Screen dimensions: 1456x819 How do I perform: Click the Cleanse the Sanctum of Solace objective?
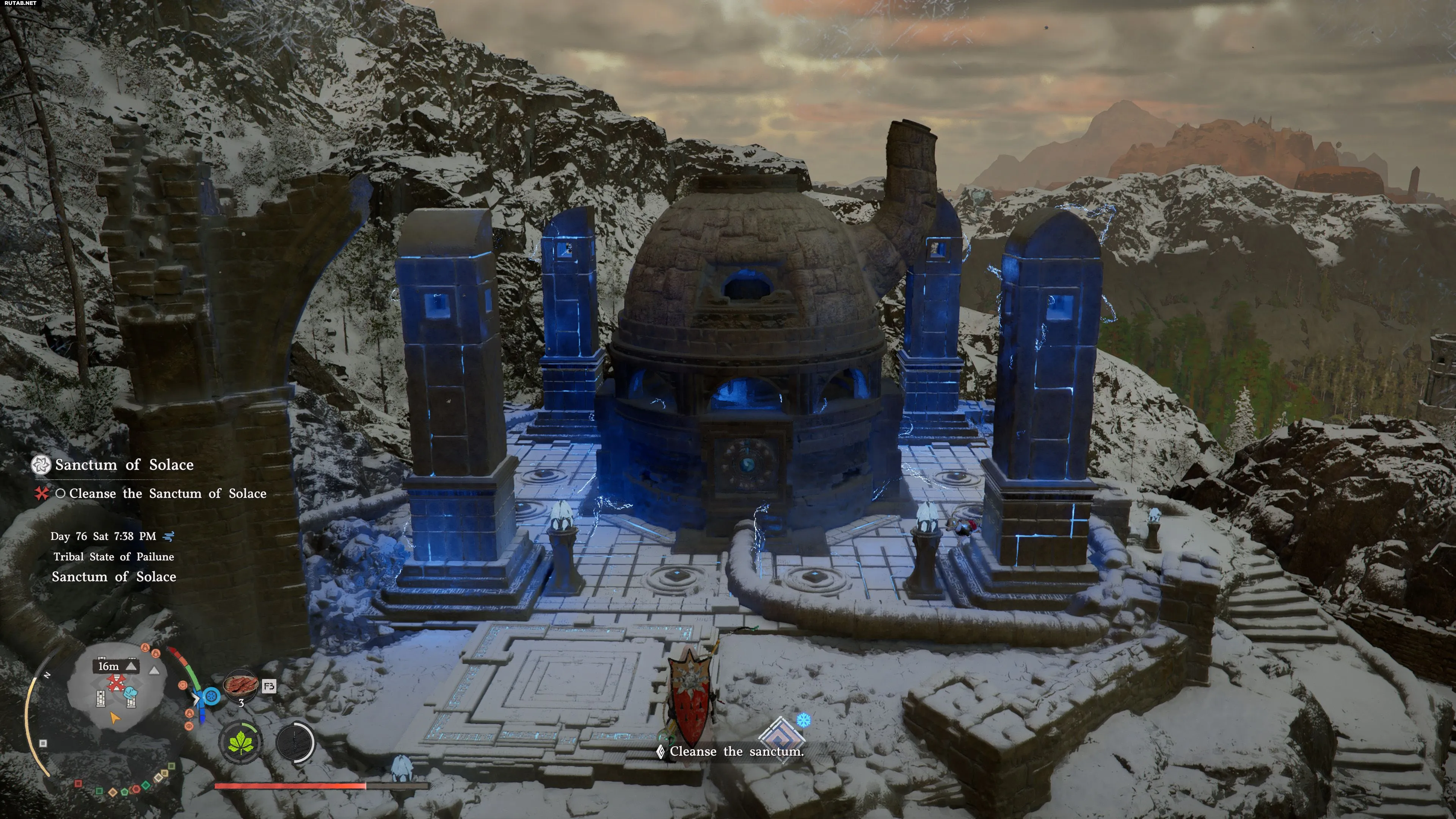tap(167, 493)
